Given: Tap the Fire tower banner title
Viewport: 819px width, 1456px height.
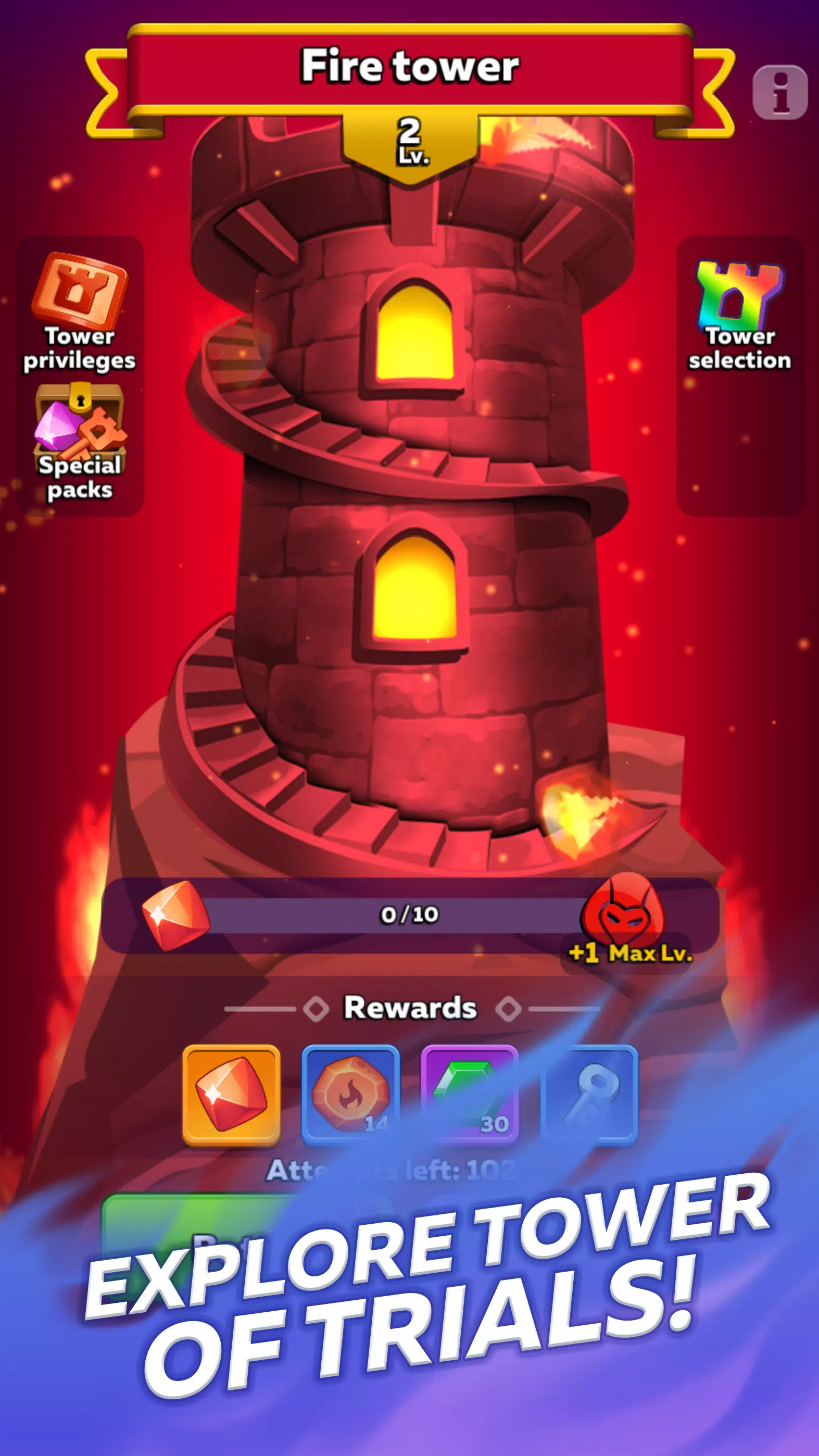Looking at the screenshot, I should coord(409,65).
